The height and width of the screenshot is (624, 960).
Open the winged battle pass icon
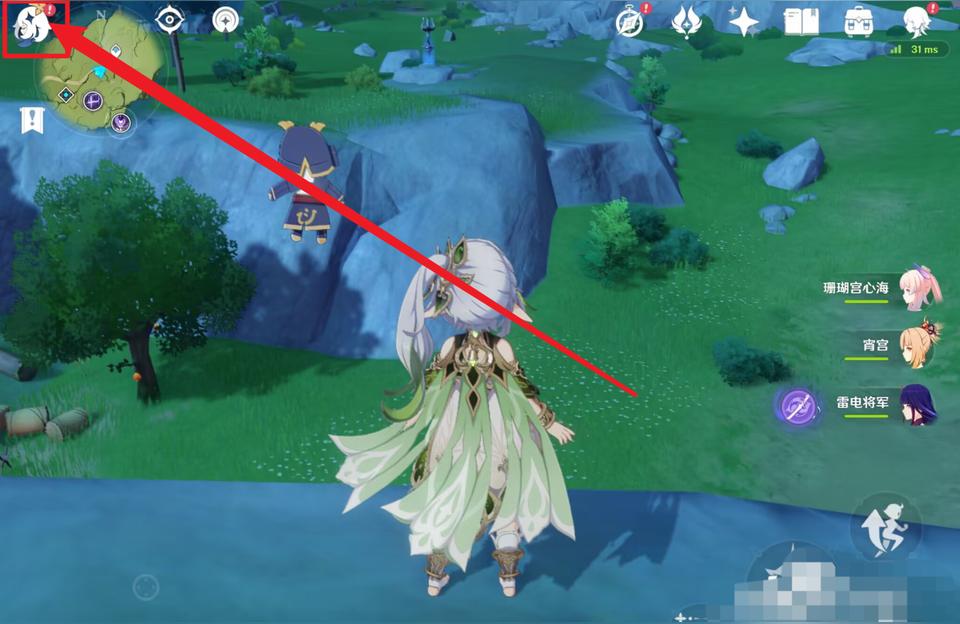click(687, 21)
